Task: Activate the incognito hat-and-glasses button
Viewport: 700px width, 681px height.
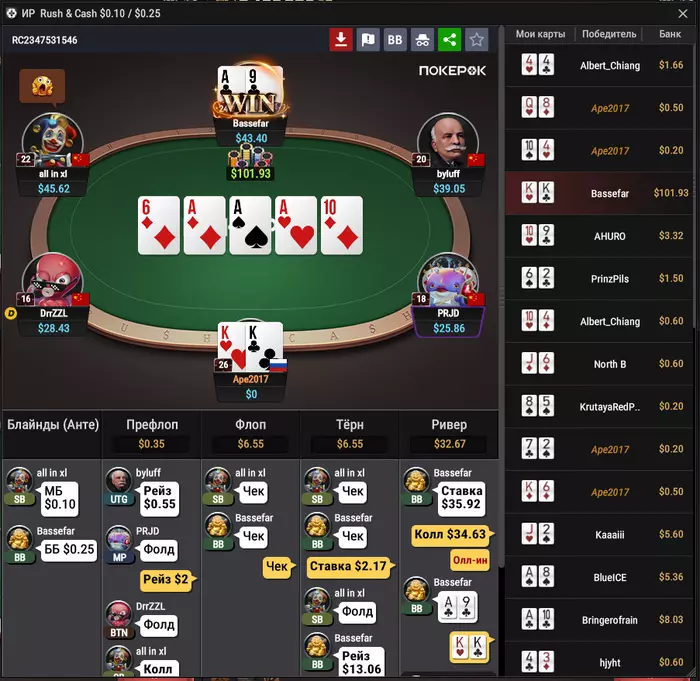Action: [422, 40]
